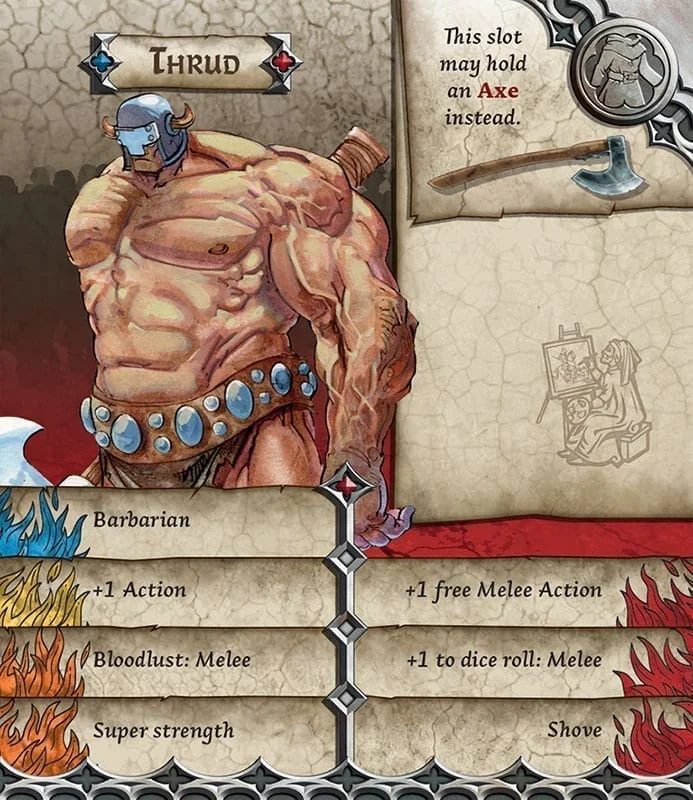Pick the +1 free Melee Action skill
693x800 pixels.
(x=503, y=590)
